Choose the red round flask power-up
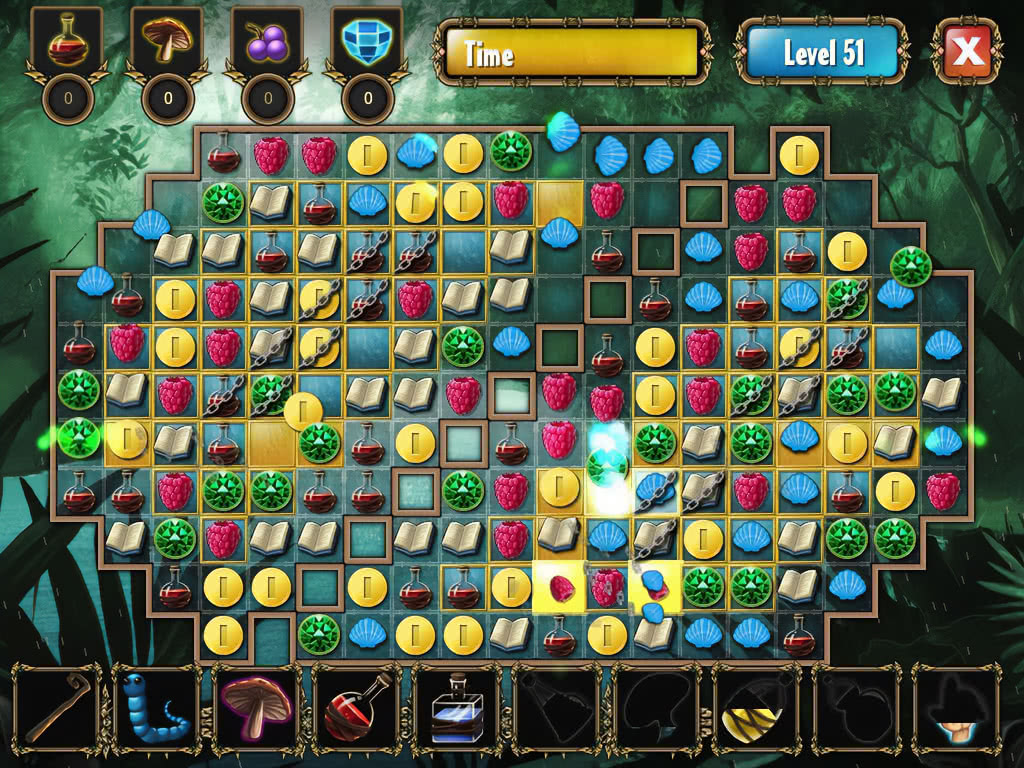Viewport: 1024px width, 768px height. coord(356,707)
